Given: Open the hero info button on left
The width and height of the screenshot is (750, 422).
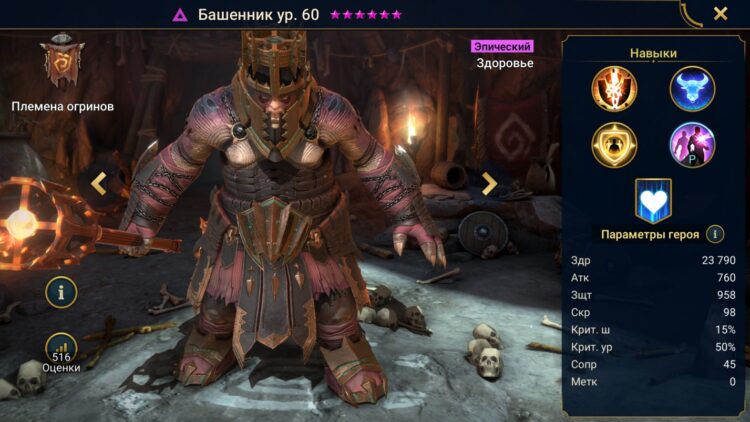Looking at the screenshot, I should click(x=62, y=292).
